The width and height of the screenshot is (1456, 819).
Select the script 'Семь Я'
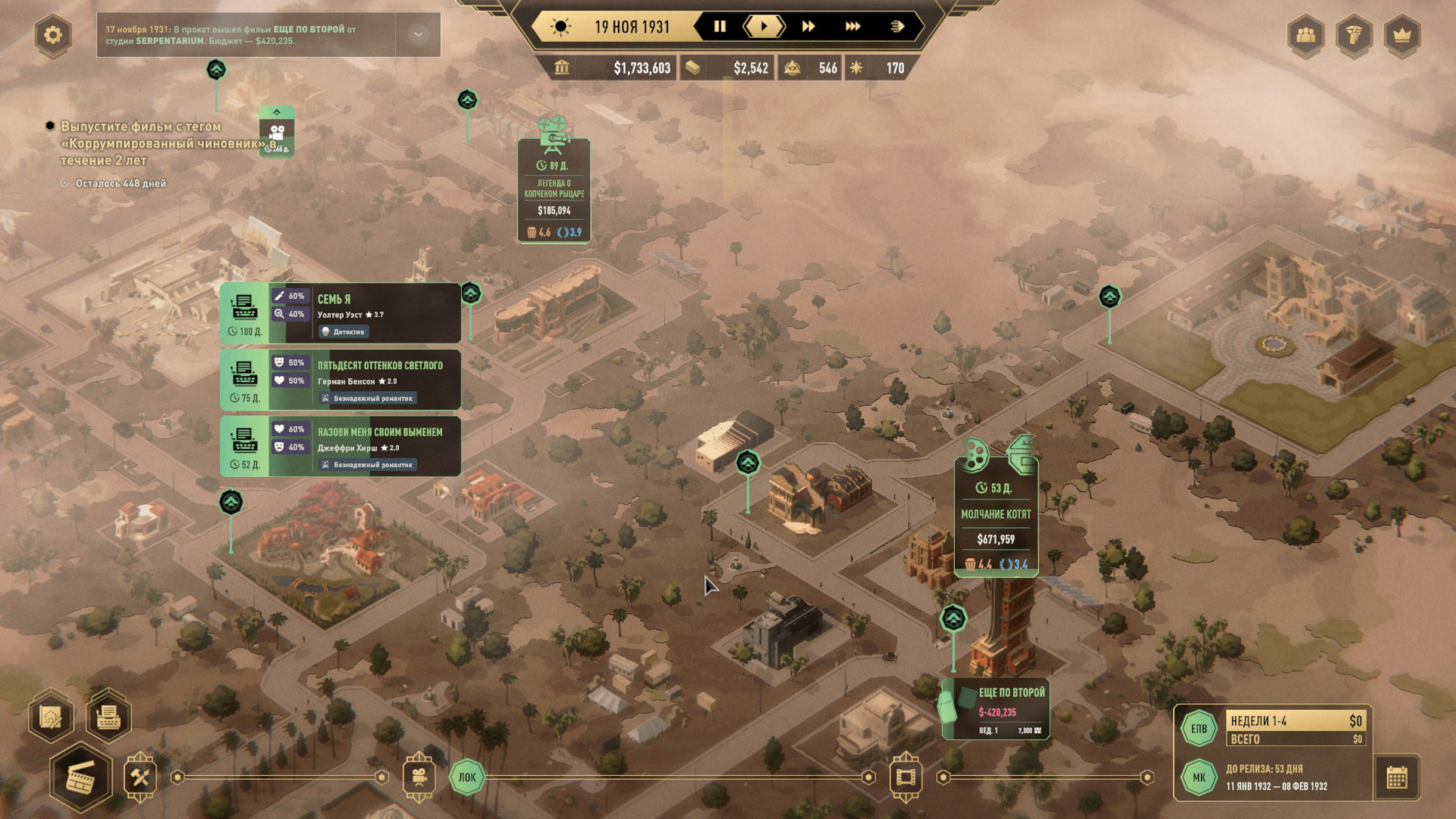coord(364,313)
